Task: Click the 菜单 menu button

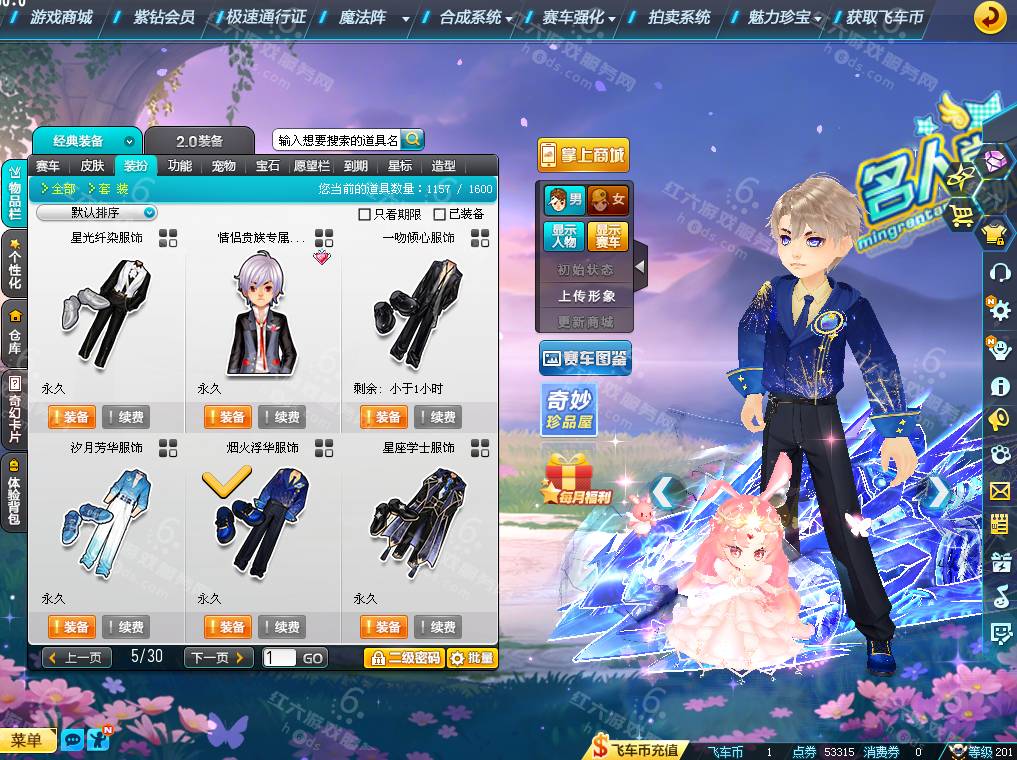Action: pyautogui.click(x=28, y=740)
